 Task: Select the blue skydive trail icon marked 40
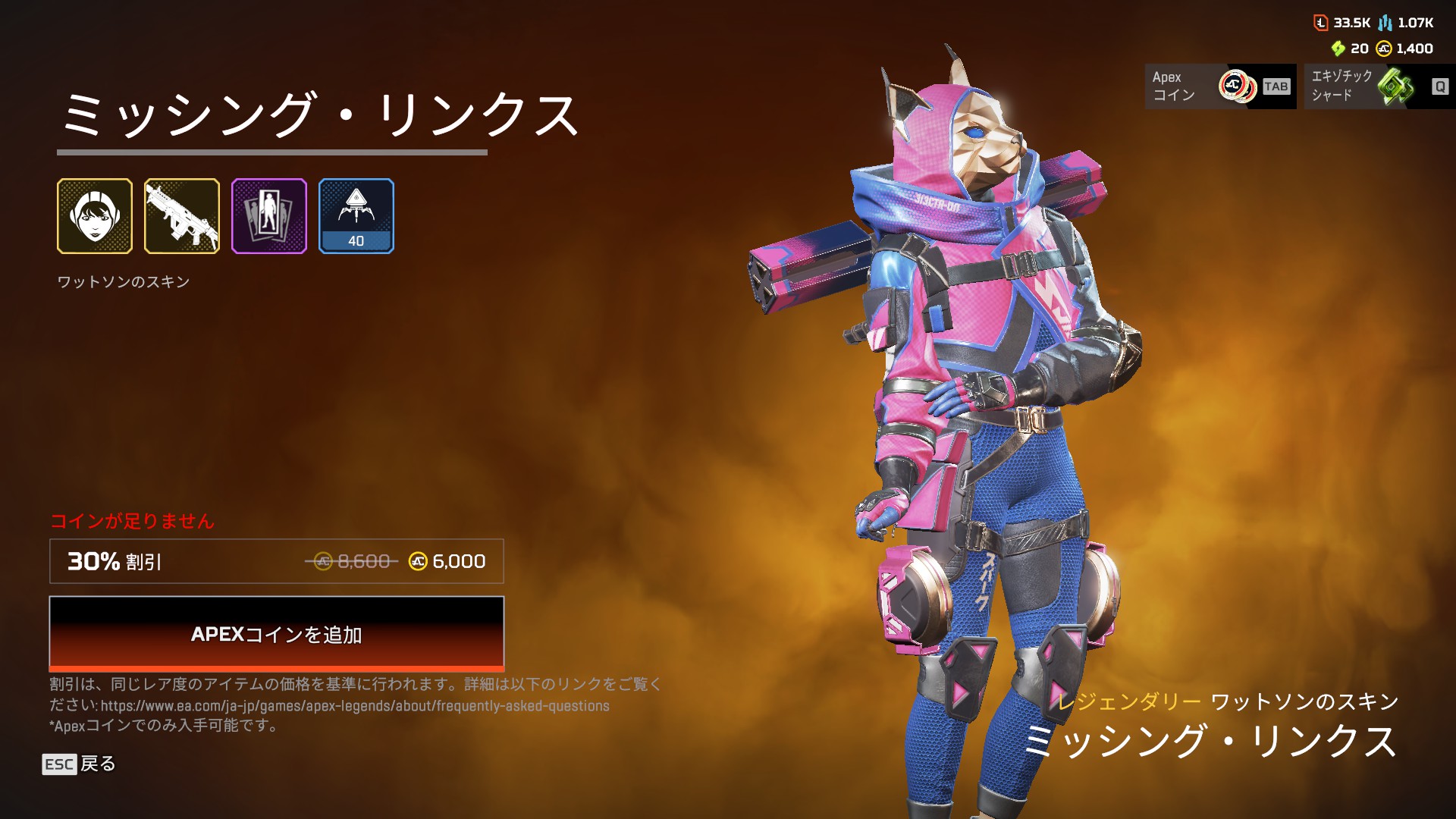pyautogui.click(x=356, y=216)
